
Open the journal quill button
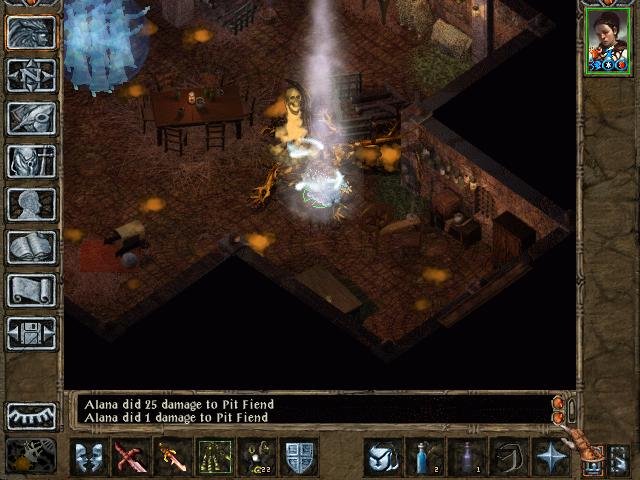click(31, 118)
